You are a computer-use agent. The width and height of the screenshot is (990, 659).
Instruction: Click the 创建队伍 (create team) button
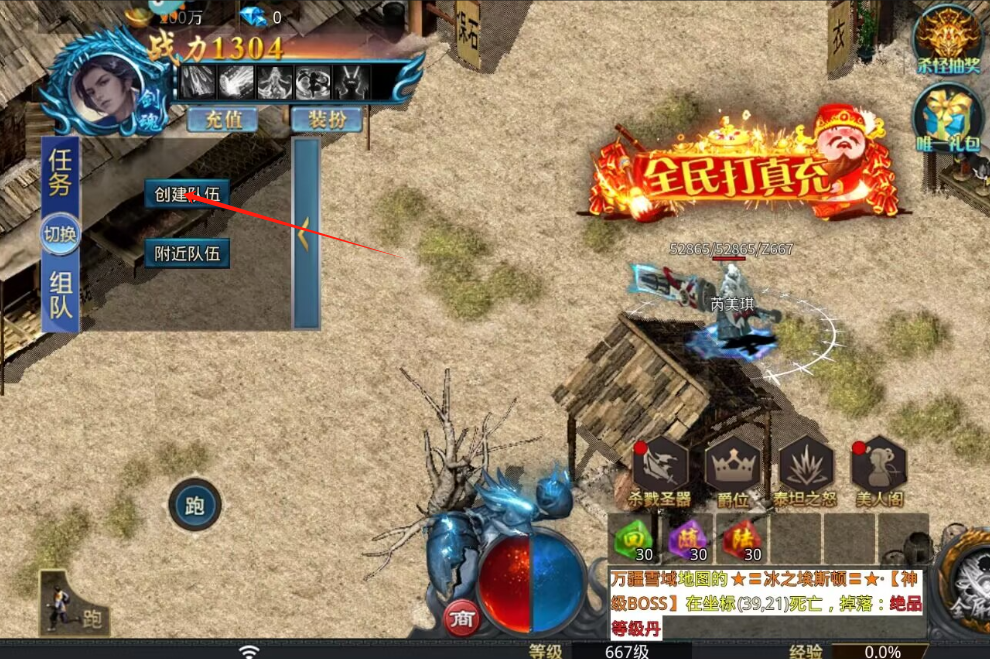187,194
